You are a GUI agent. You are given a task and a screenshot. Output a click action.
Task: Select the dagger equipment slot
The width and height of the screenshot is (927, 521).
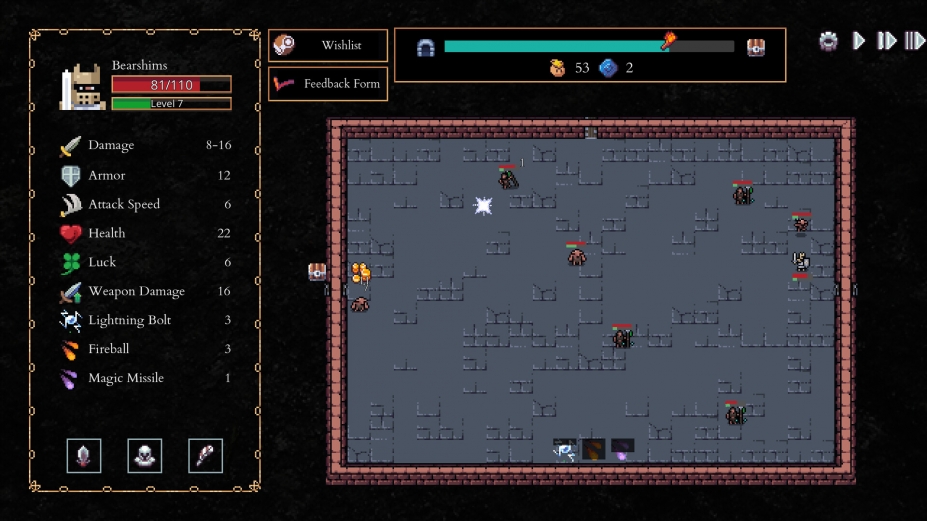pyautogui.click(x=84, y=456)
